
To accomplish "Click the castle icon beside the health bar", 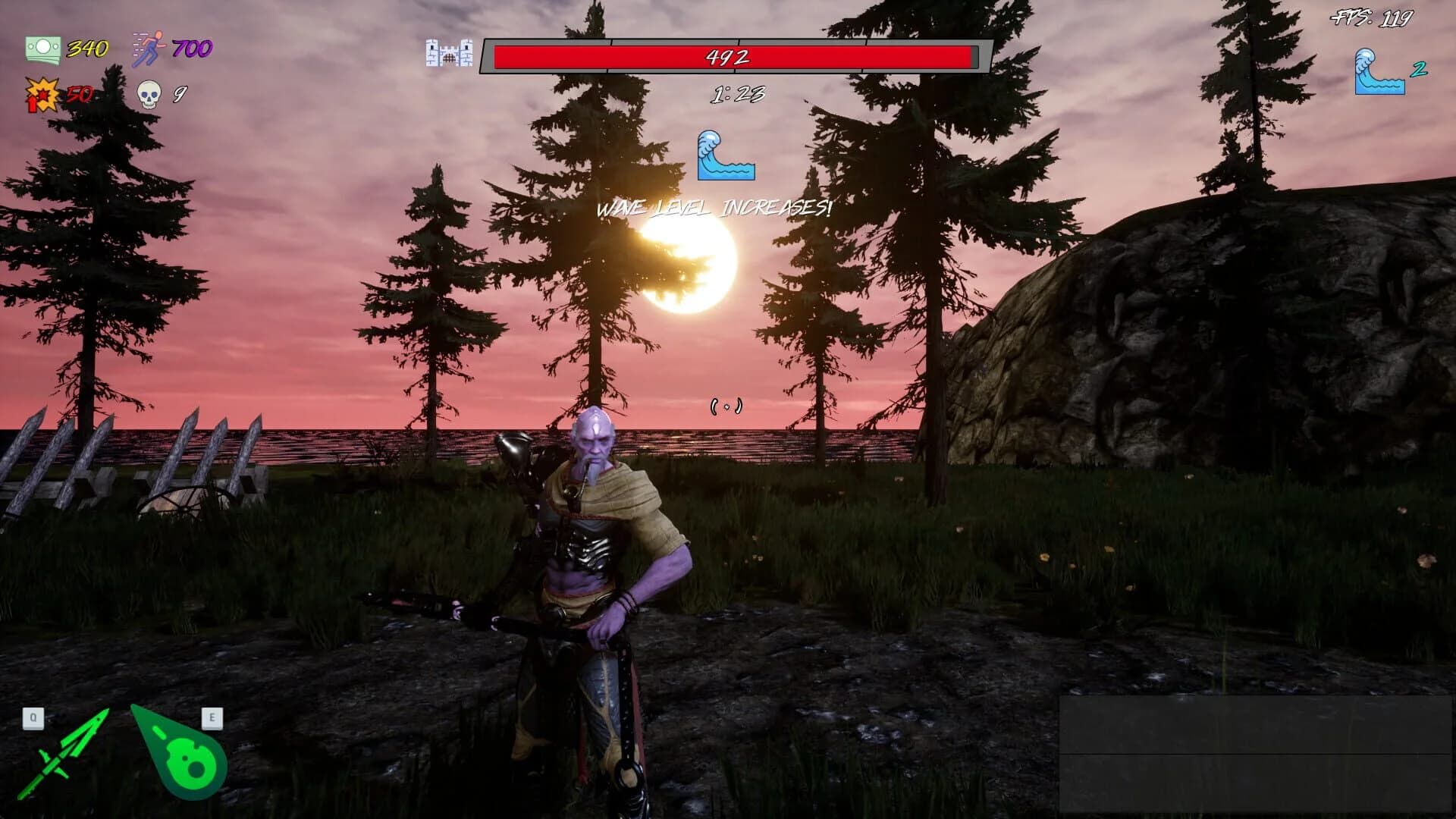I will point(448,55).
